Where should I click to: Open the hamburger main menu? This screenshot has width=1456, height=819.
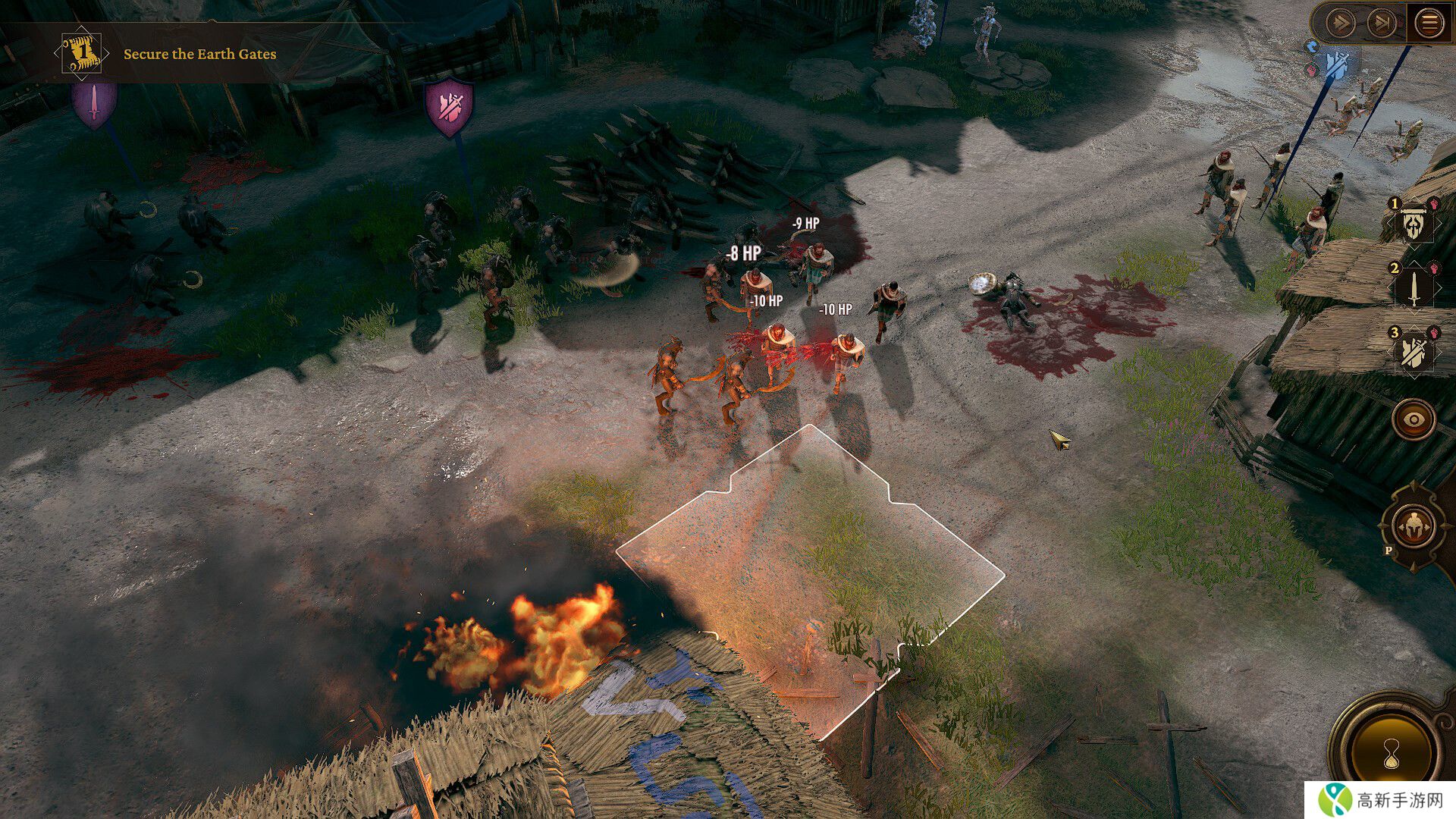(1429, 24)
